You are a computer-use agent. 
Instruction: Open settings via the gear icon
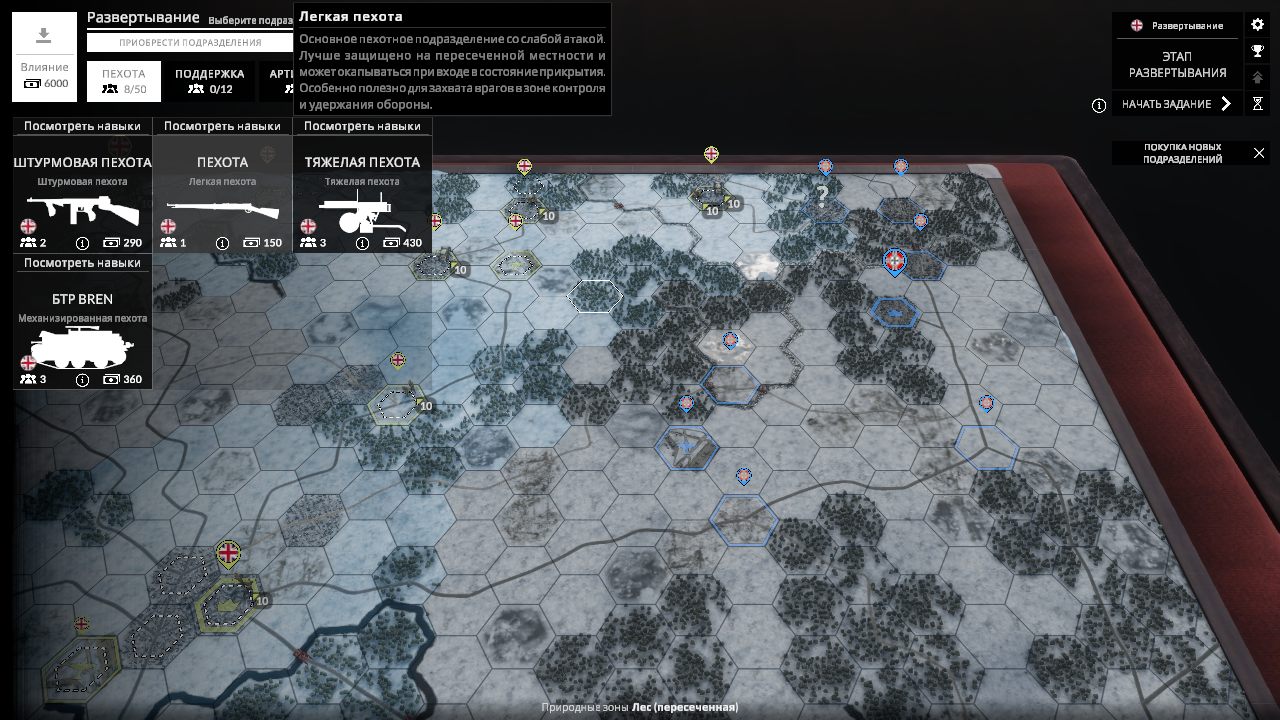click(x=1256, y=24)
